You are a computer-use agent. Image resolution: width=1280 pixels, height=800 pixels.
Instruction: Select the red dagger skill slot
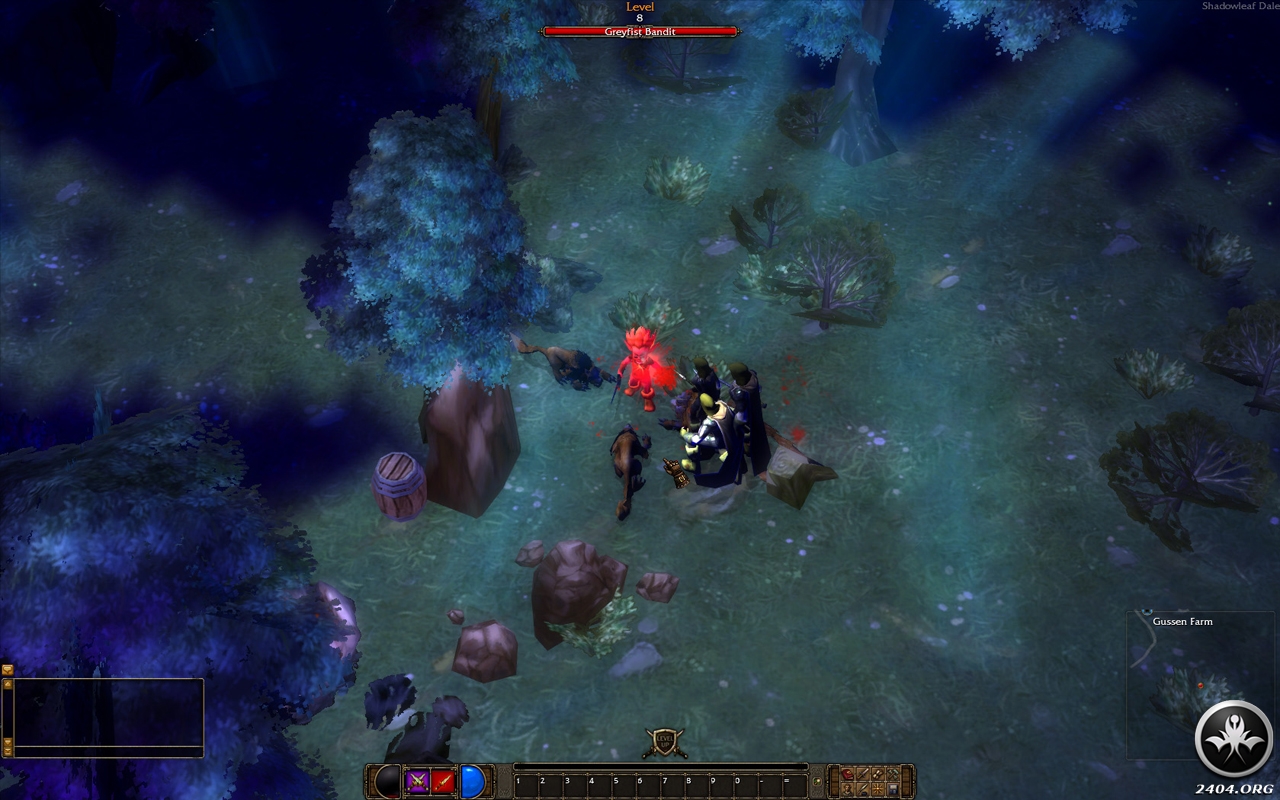(444, 781)
